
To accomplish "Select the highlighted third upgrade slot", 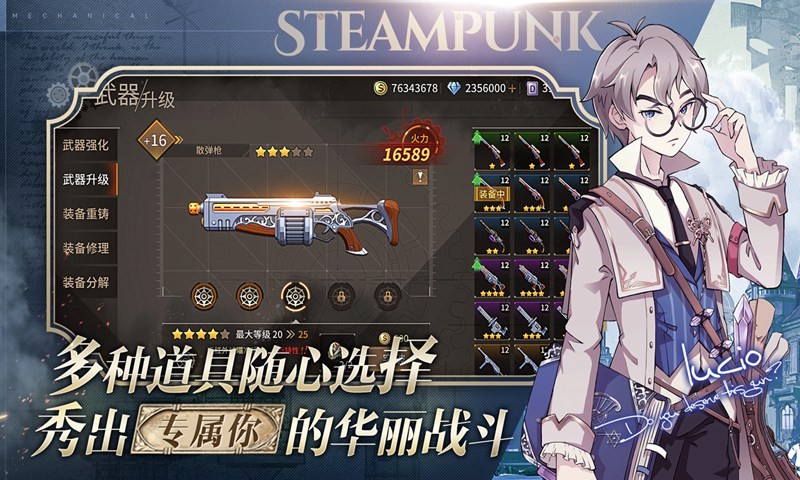I will tap(295, 294).
